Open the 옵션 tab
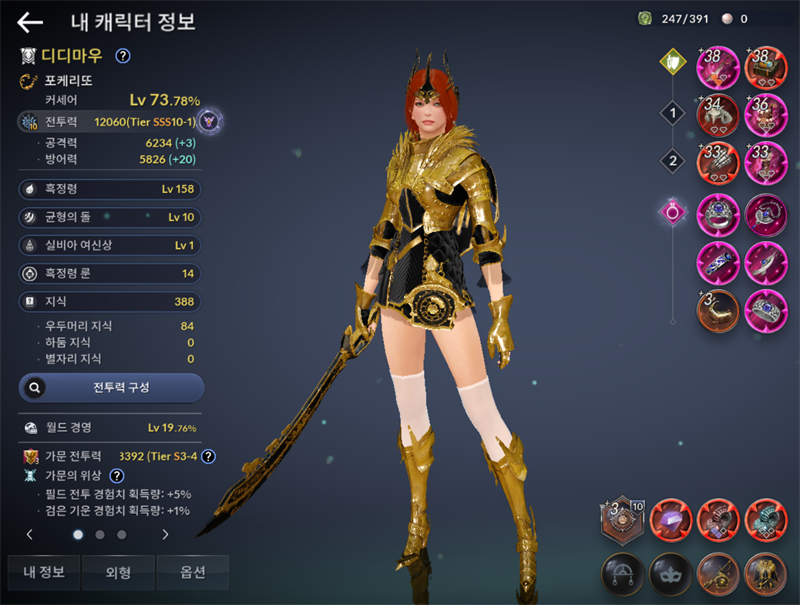The height and width of the screenshot is (605, 800). (193, 572)
